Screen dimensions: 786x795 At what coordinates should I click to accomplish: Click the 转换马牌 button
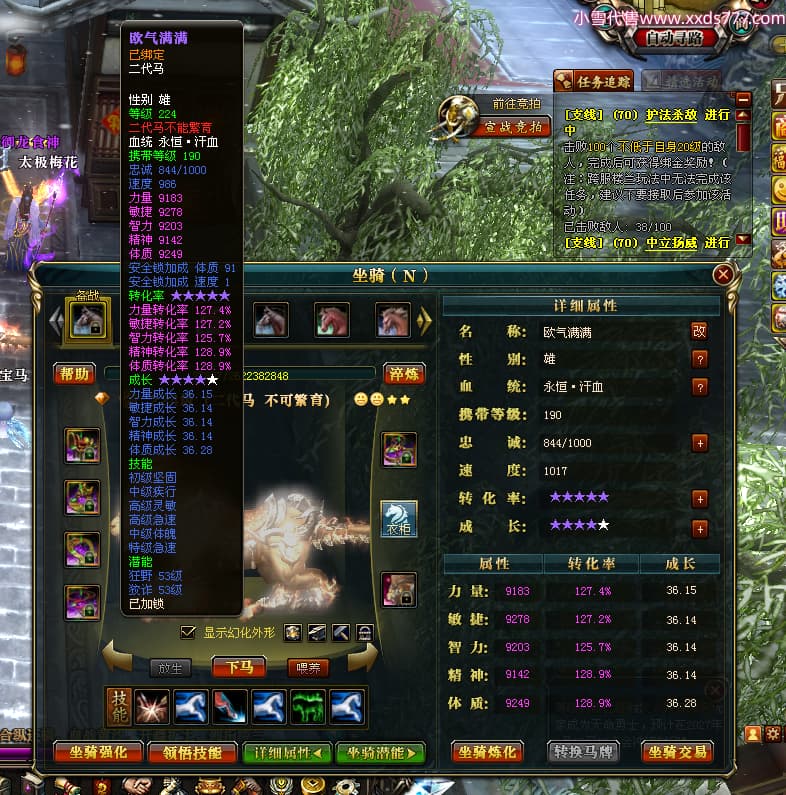584,752
